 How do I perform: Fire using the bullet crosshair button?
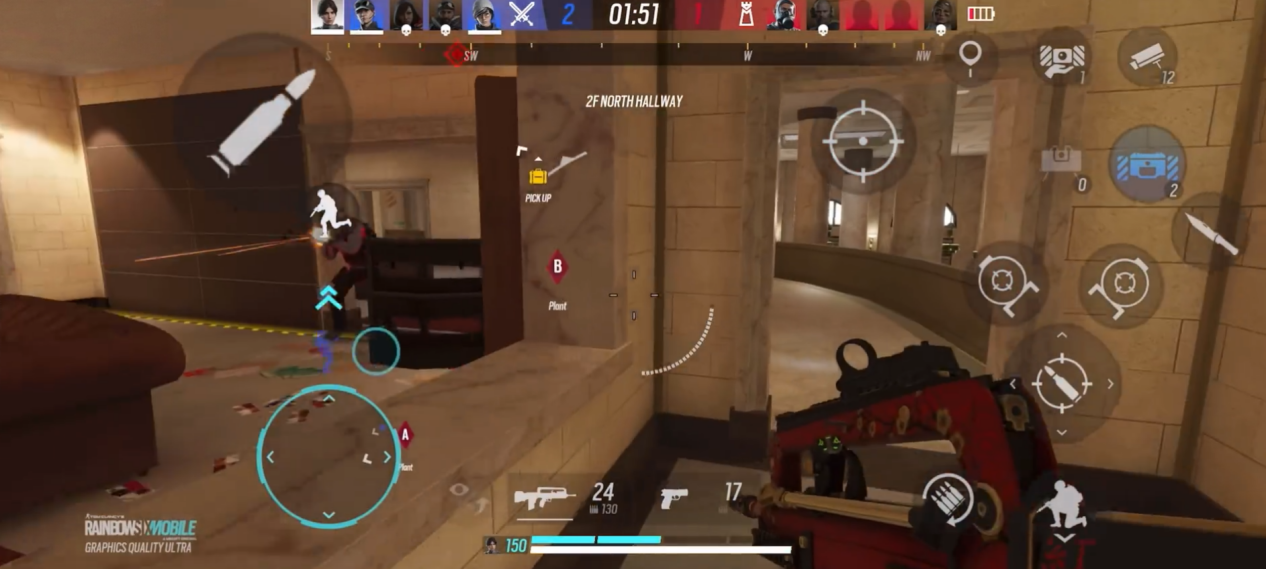click(1062, 383)
